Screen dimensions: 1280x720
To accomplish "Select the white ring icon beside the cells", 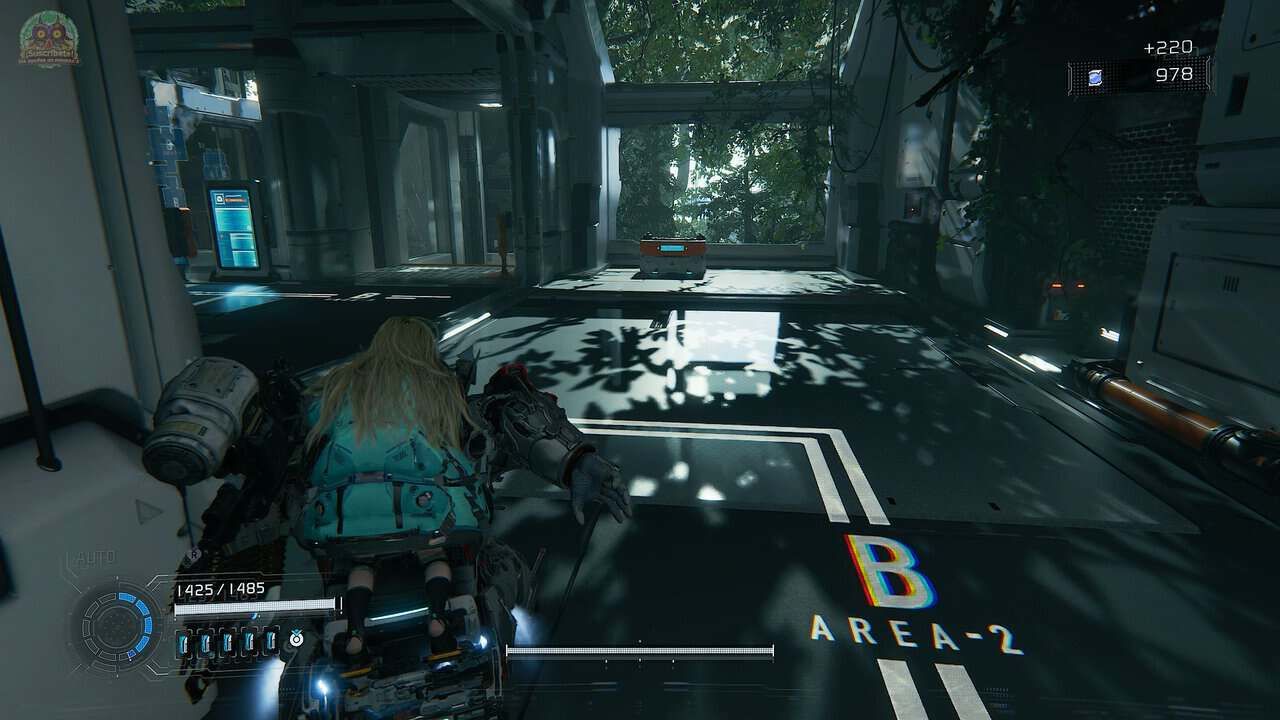I will tap(296, 639).
